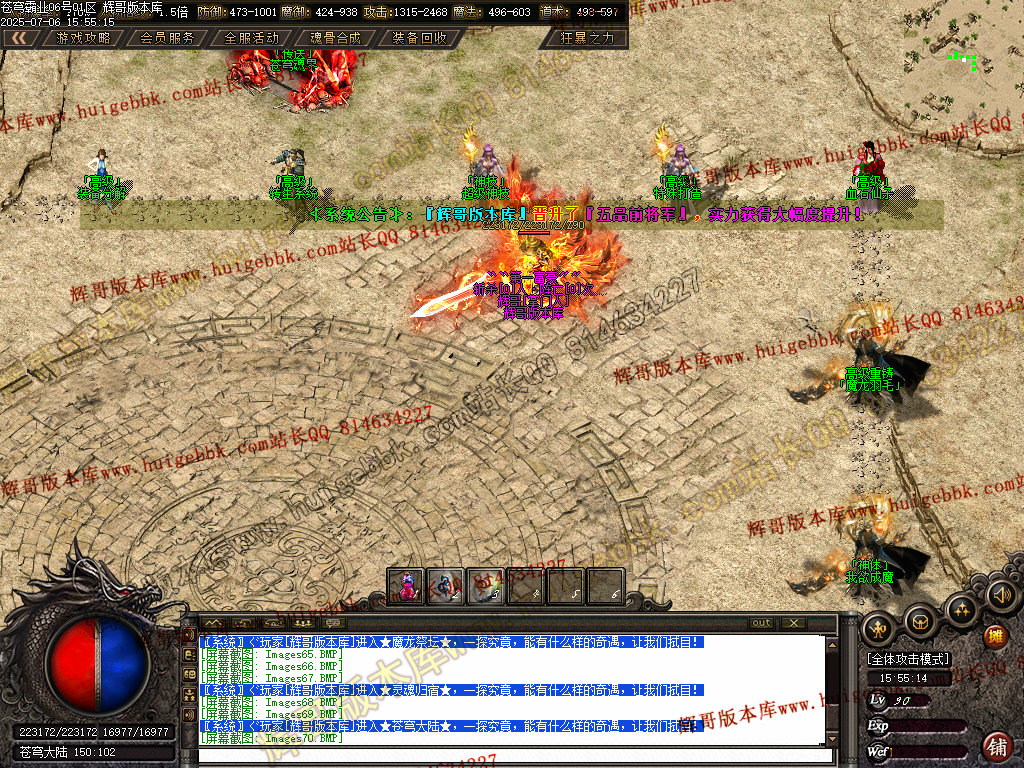
Task: Open the 全服活动 server events menu
Action: coord(251,38)
